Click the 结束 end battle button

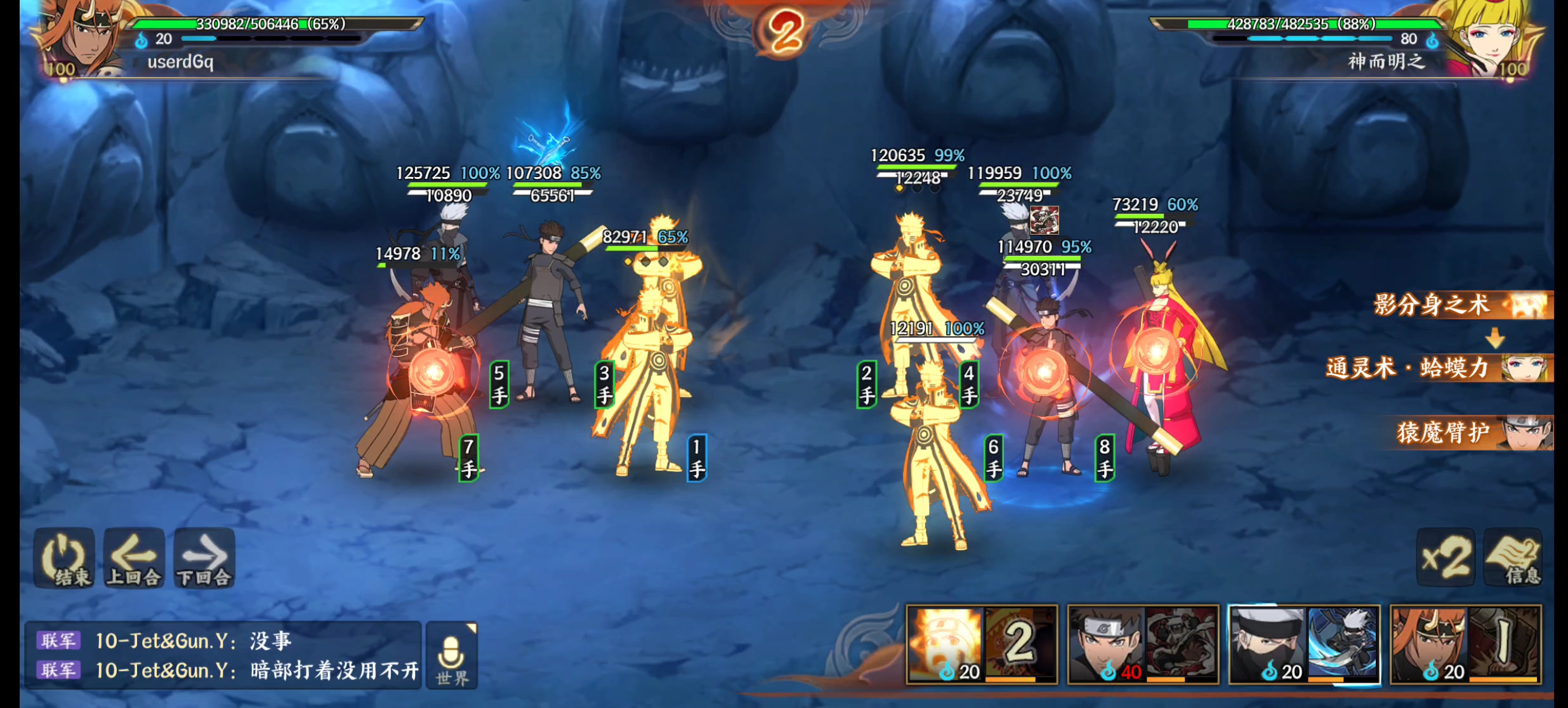65,558
